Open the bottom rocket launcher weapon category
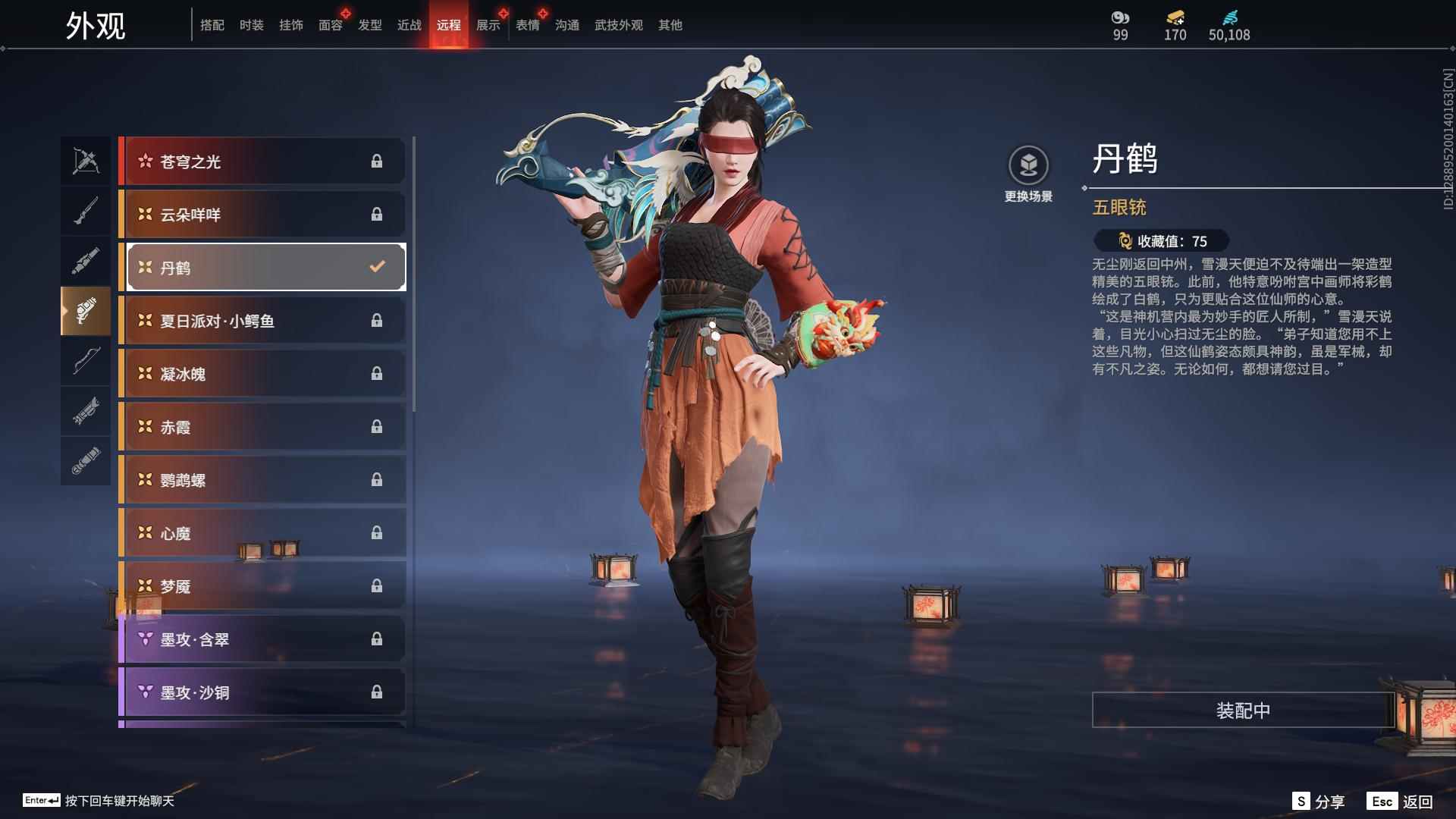Viewport: 1456px width, 819px height. tap(86, 461)
